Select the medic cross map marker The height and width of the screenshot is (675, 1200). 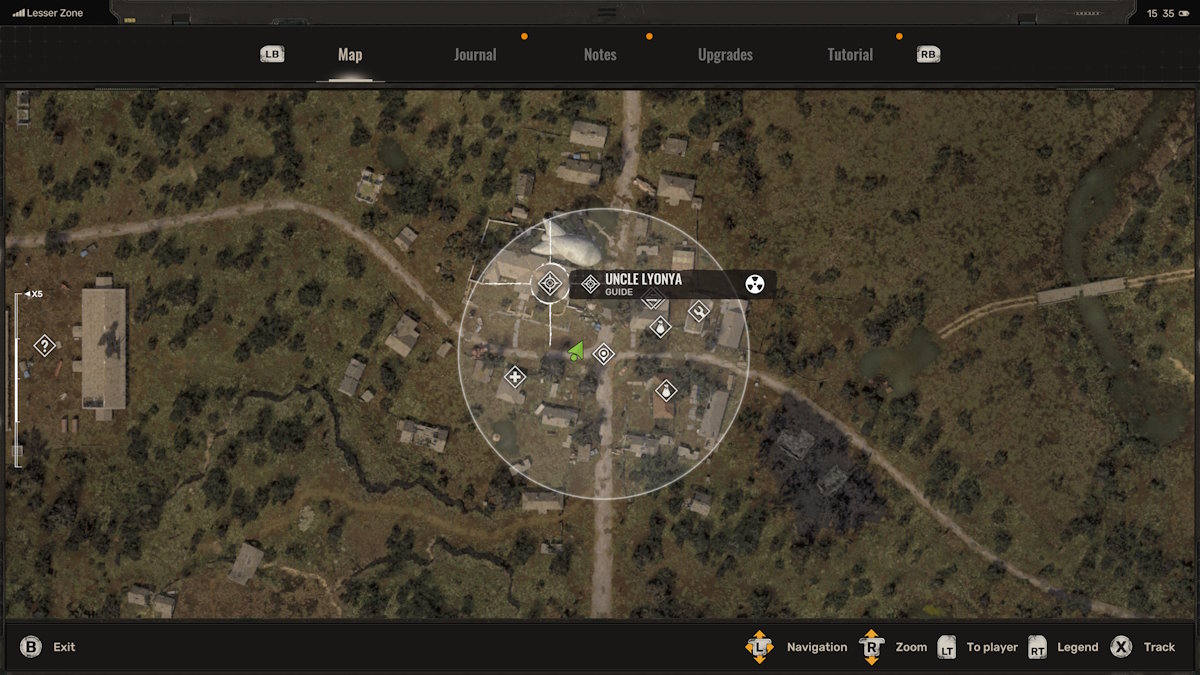click(515, 377)
